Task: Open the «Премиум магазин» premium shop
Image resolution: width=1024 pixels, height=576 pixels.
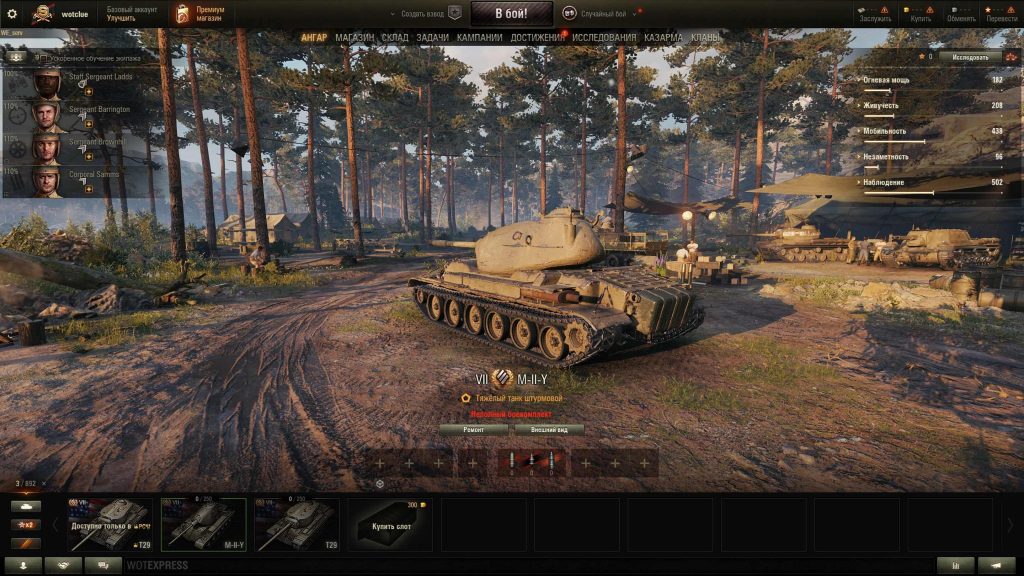Action: [x=200, y=14]
